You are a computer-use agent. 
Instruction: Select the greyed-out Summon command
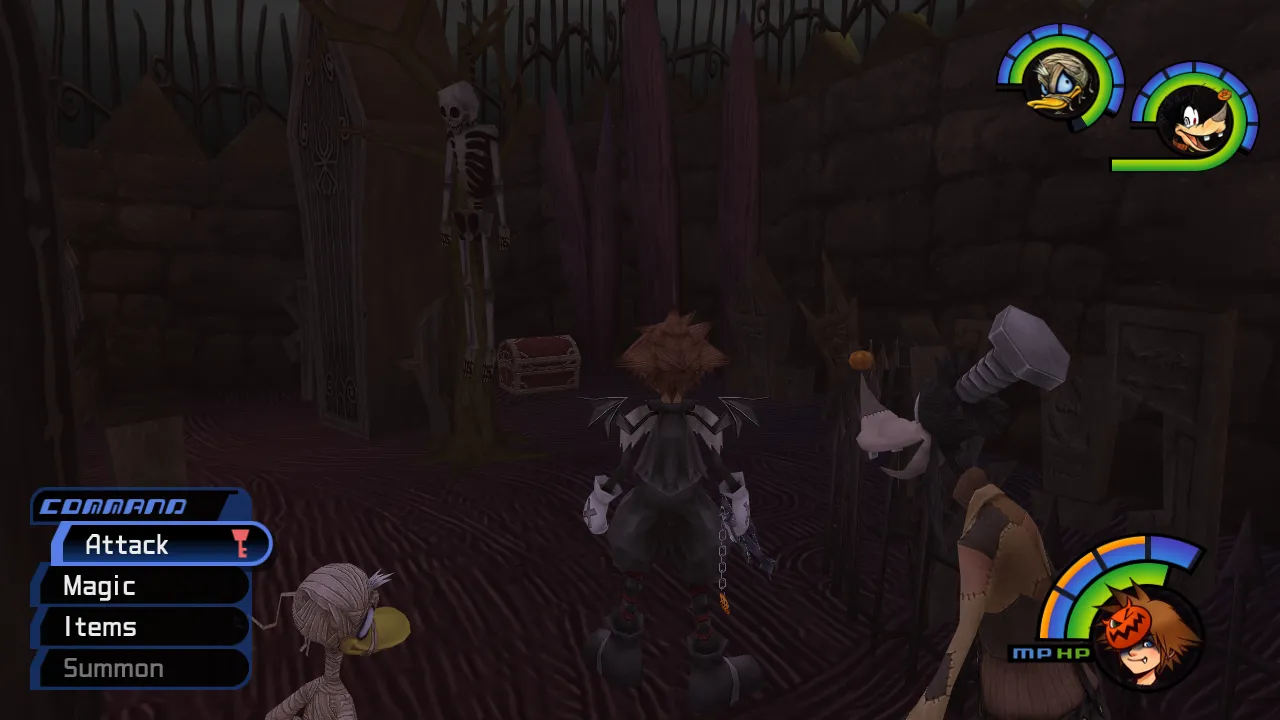tap(140, 668)
